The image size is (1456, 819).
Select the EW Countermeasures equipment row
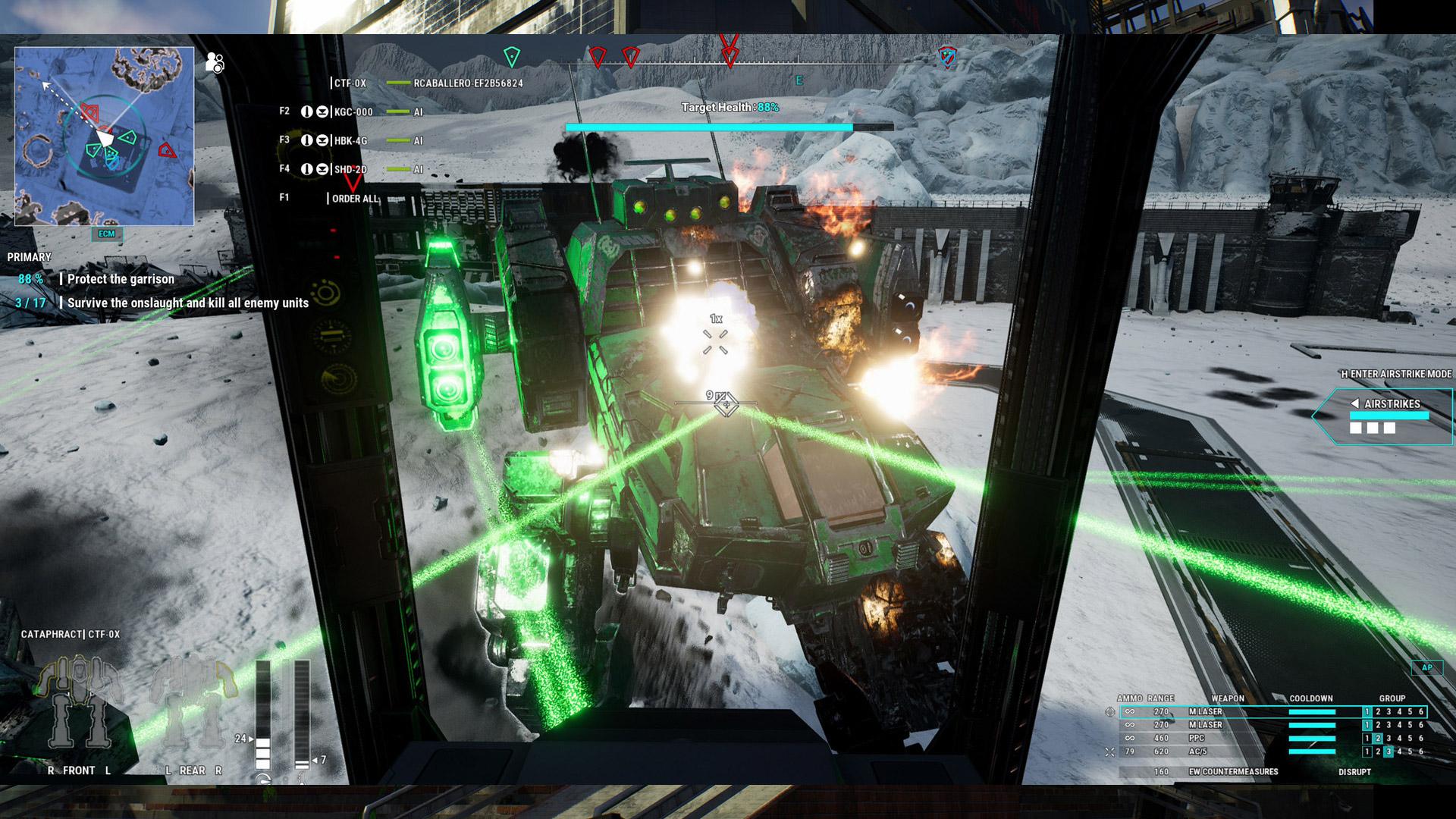click(1233, 772)
